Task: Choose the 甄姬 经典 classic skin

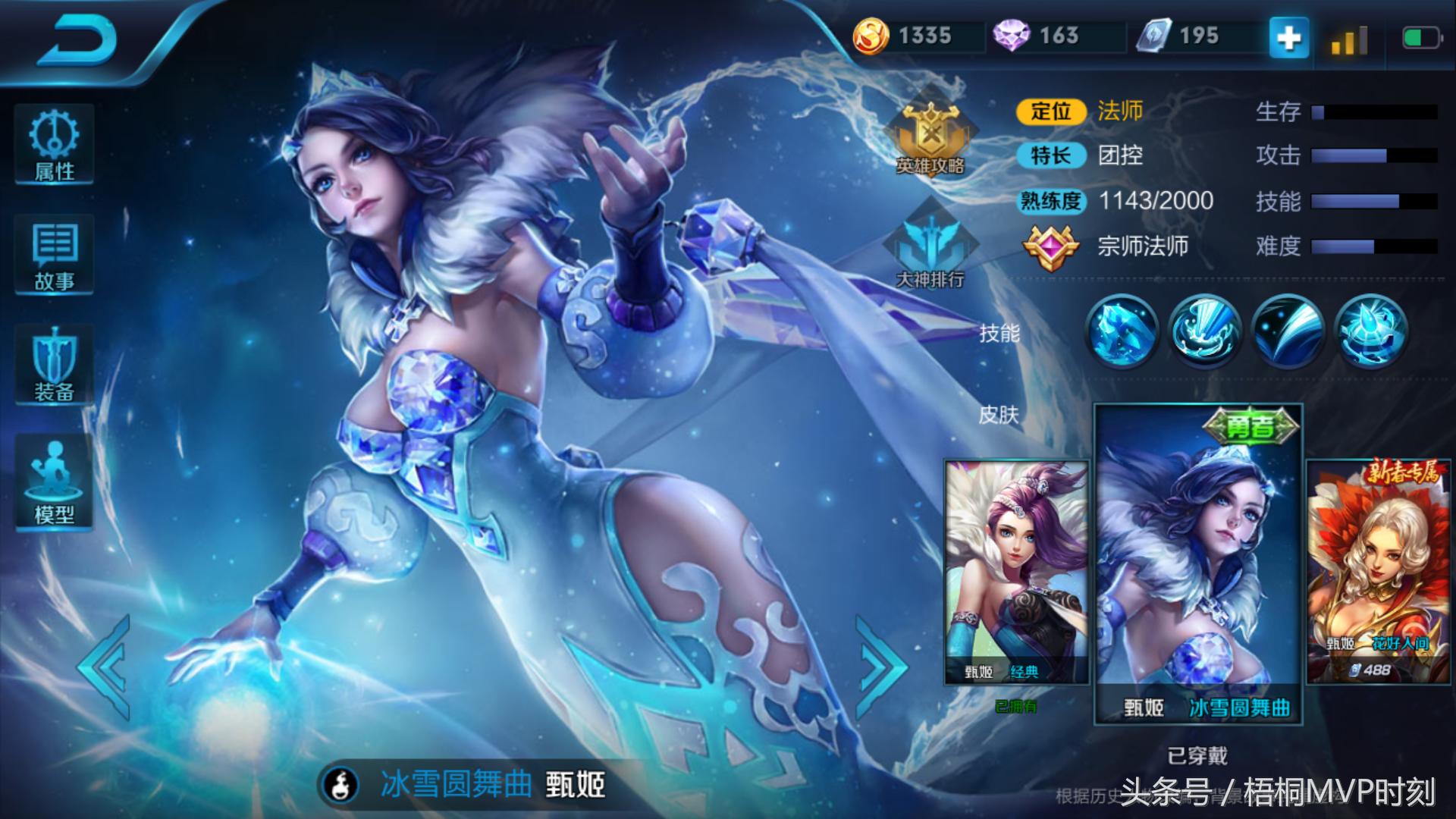Action: pos(1016,573)
